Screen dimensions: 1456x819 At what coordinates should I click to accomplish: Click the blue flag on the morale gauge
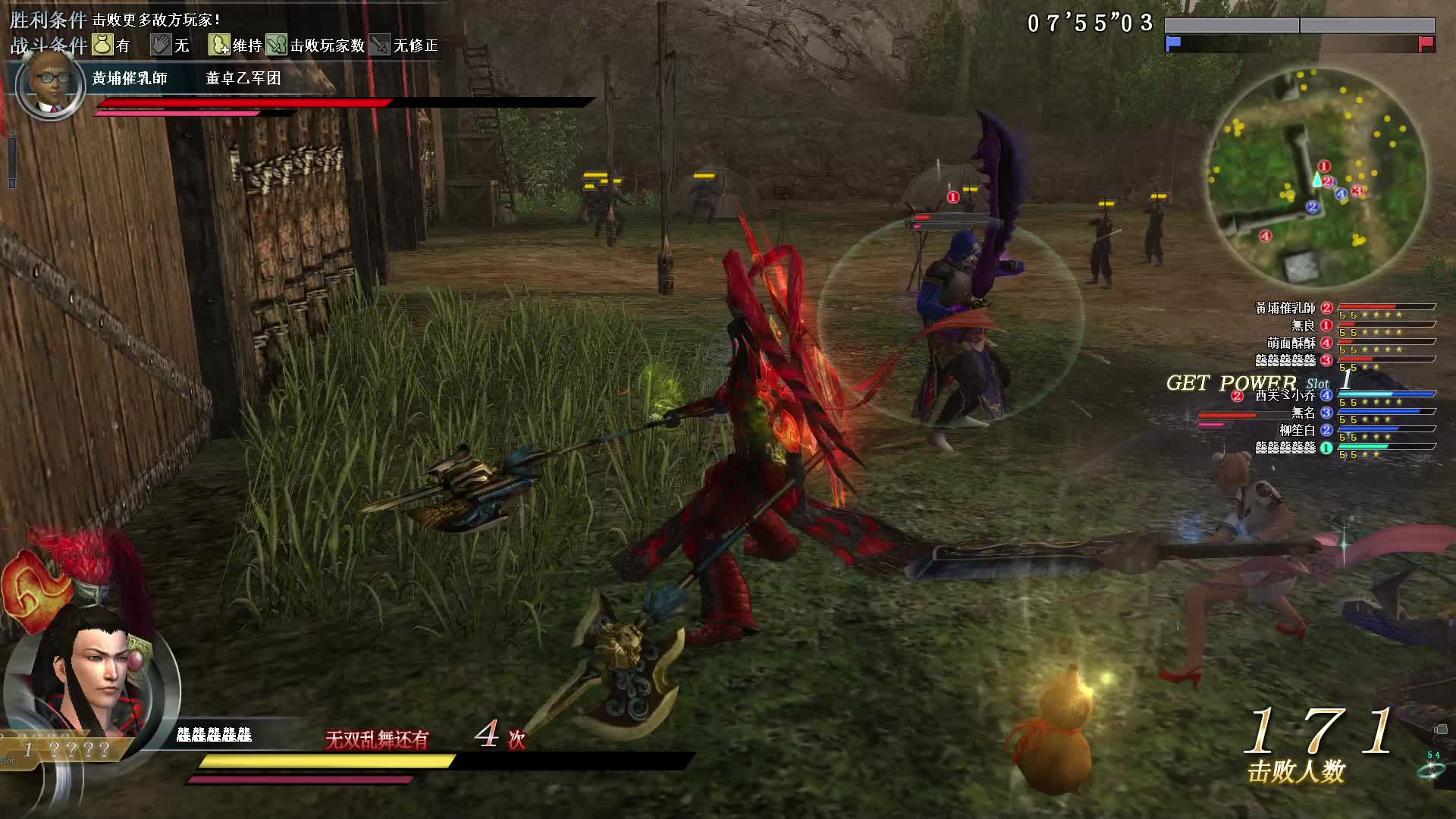tap(1173, 43)
